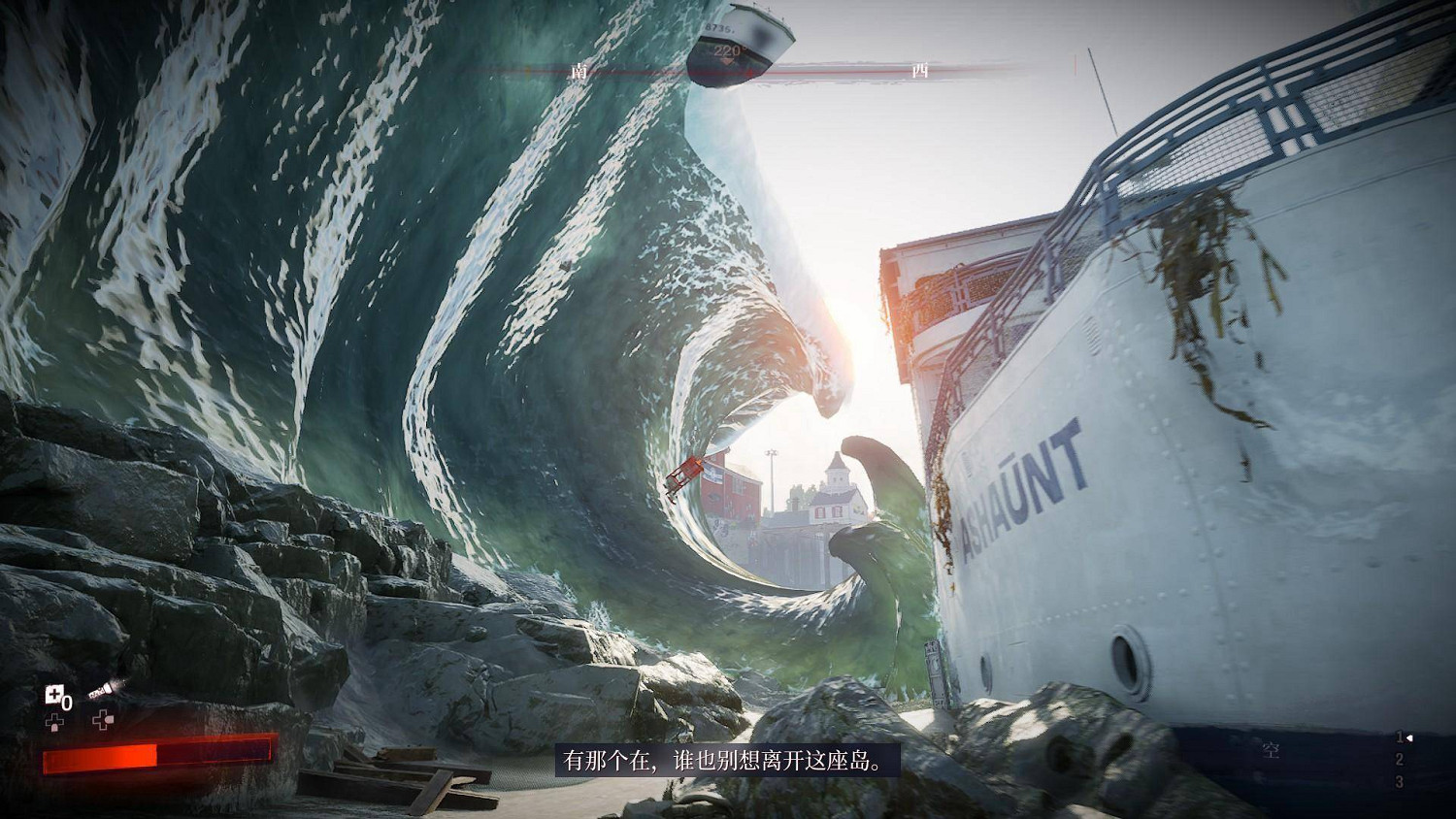Select the right medkit cross icon
The width and height of the screenshot is (1456, 819).
click(x=102, y=720)
